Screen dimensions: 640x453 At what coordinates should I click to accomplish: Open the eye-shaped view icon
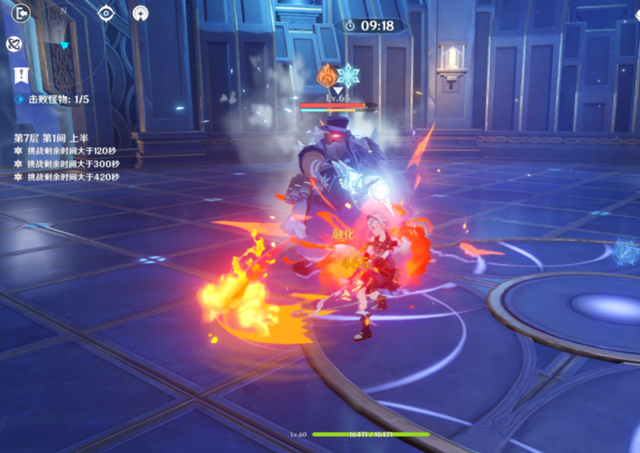106,13
